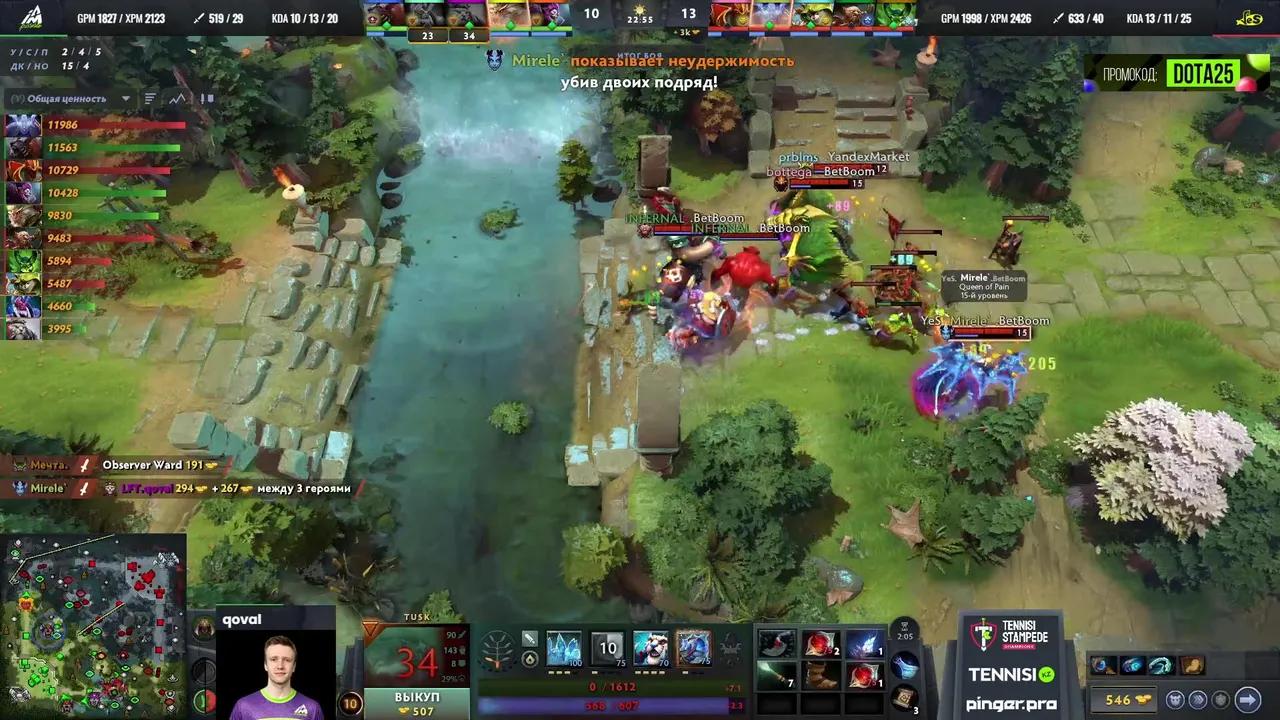The width and height of the screenshot is (1280, 720).
Task: Open Tusk's talent tree icon
Action: point(495,650)
